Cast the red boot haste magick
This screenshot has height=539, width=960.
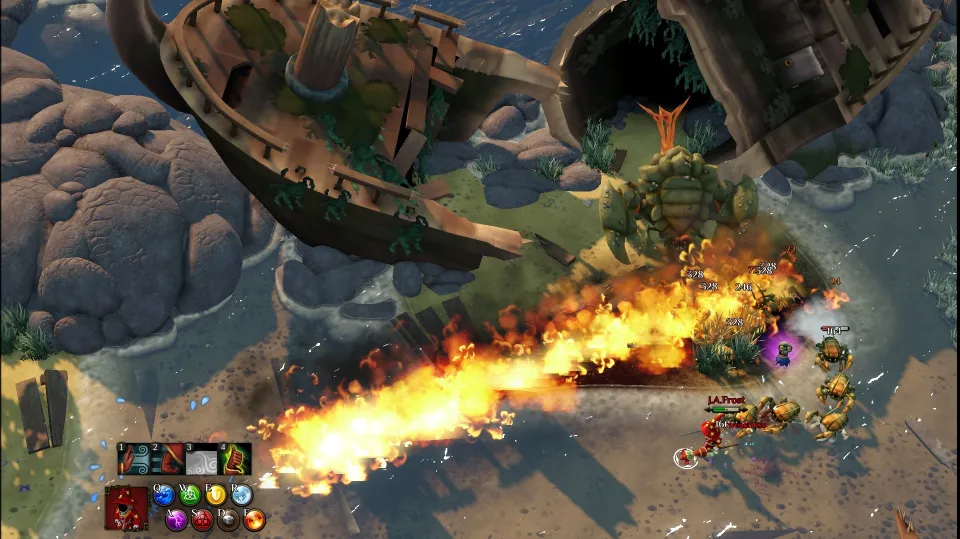coord(168,459)
